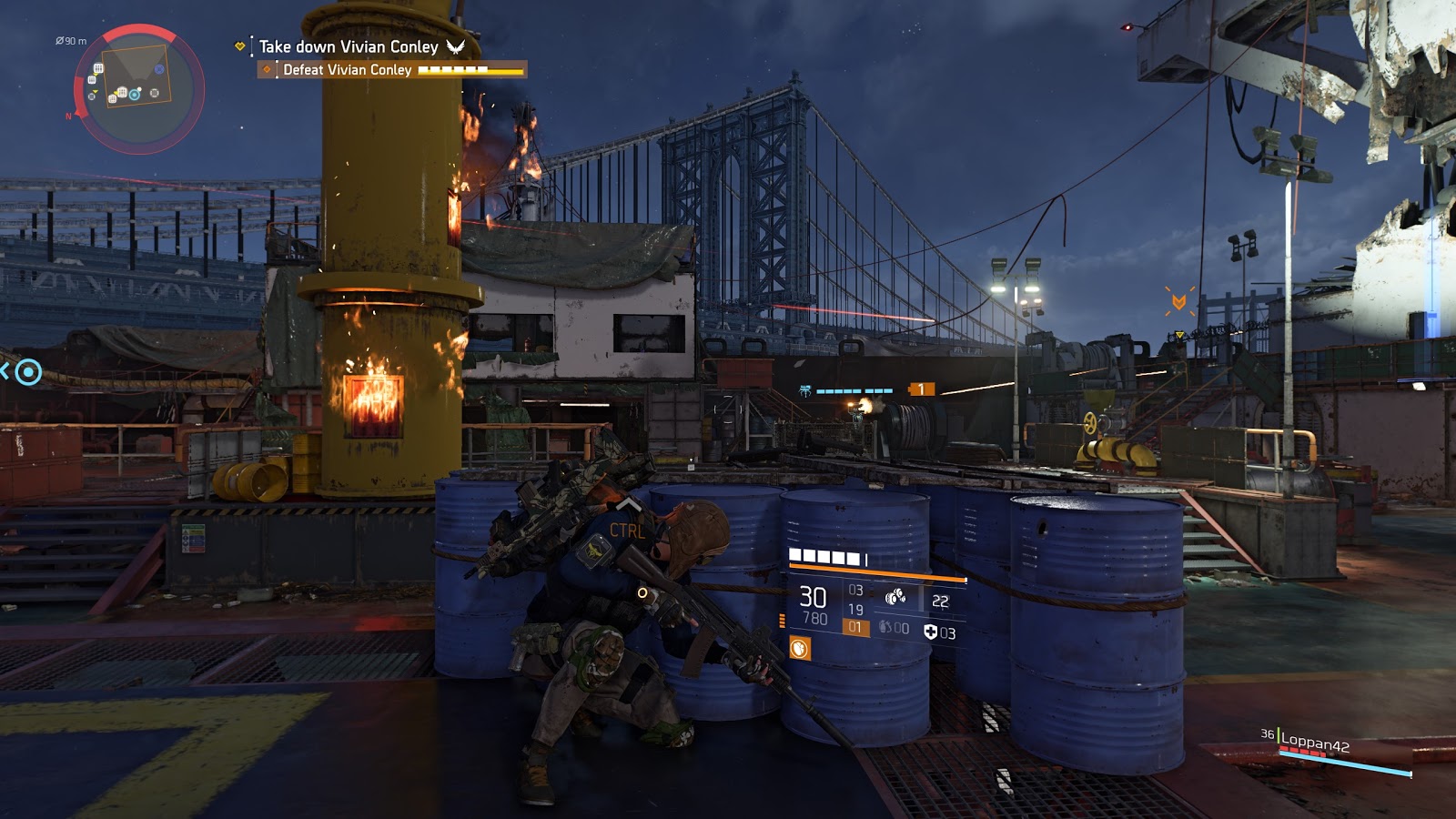Click the Defeat Vivian Conley objective
This screenshot has height=819, width=1456.
click(x=347, y=70)
